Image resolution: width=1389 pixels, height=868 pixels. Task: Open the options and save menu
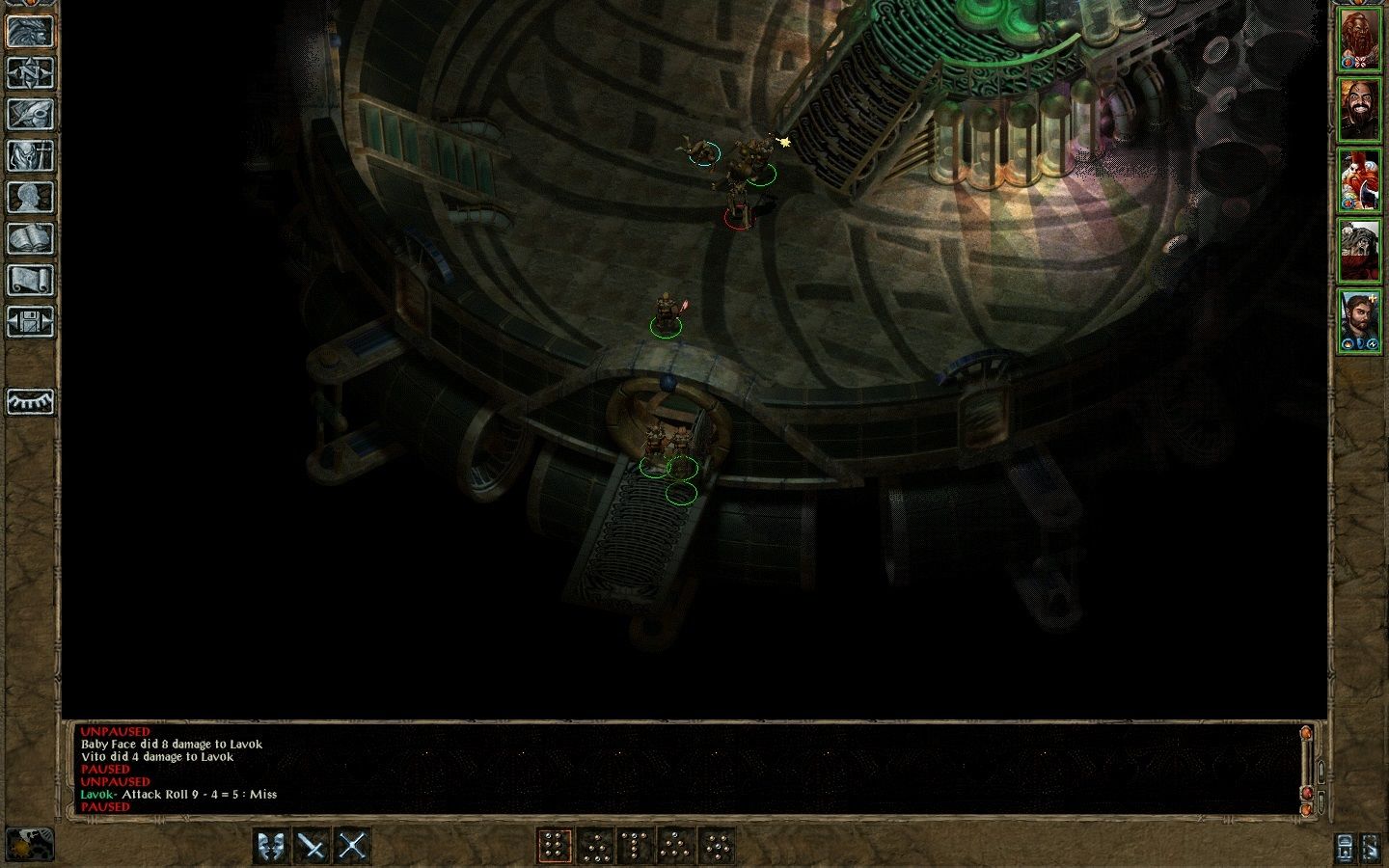point(30,321)
